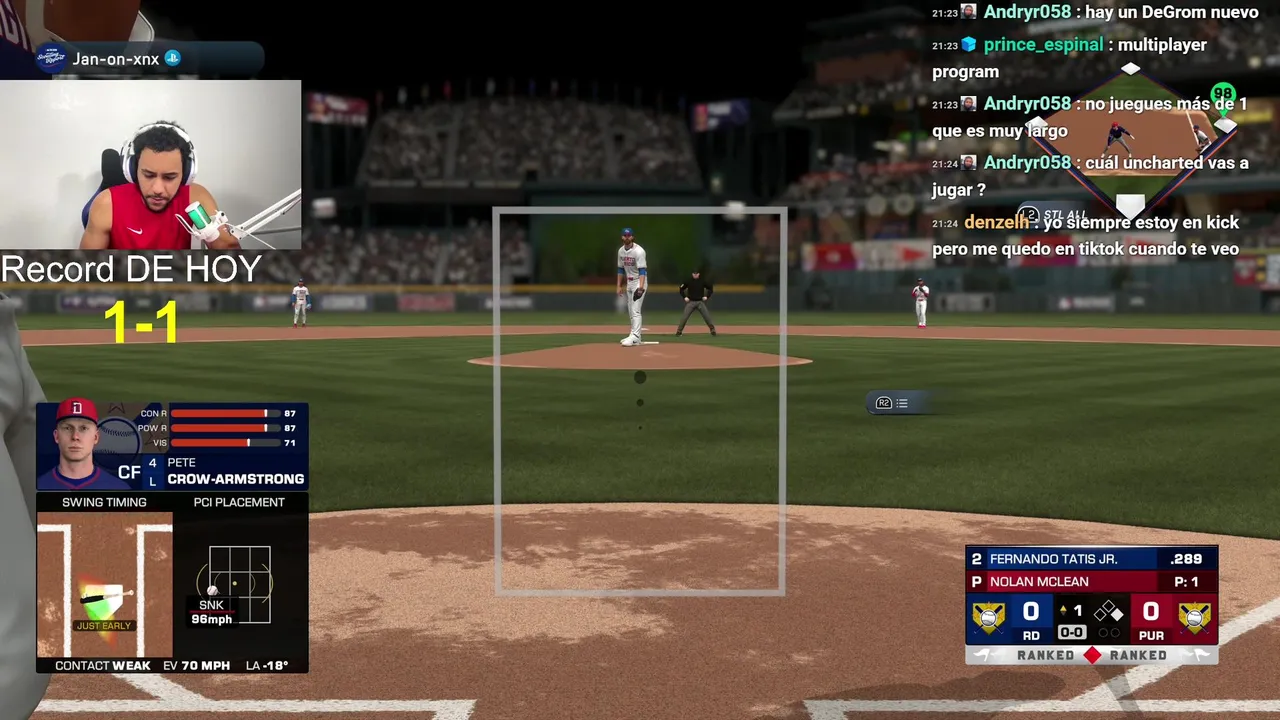This screenshot has width=1280, height=720.
Task: Click the streamer webcam thumbnail
Action: (150, 165)
